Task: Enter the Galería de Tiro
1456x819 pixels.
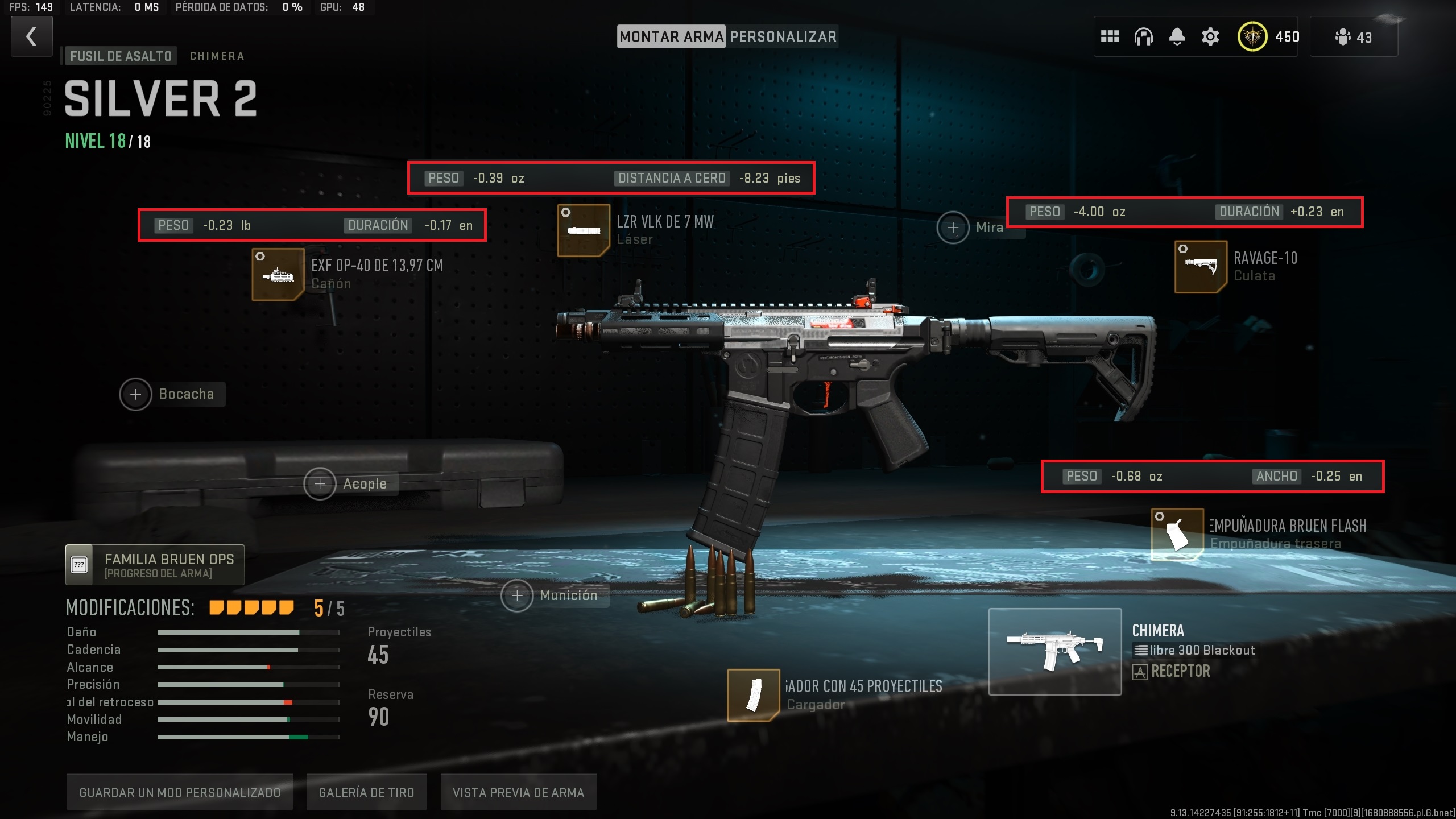Action: tap(366, 792)
